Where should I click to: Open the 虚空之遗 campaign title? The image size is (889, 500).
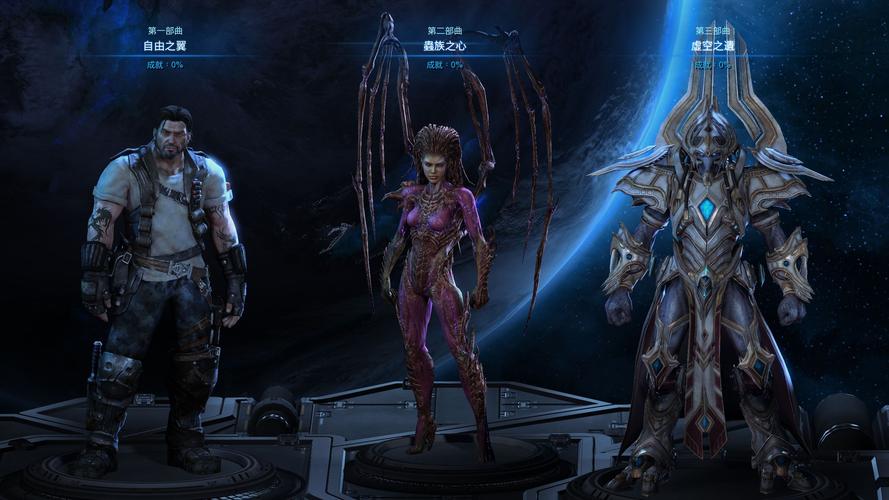pyautogui.click(x=711, y=46)
